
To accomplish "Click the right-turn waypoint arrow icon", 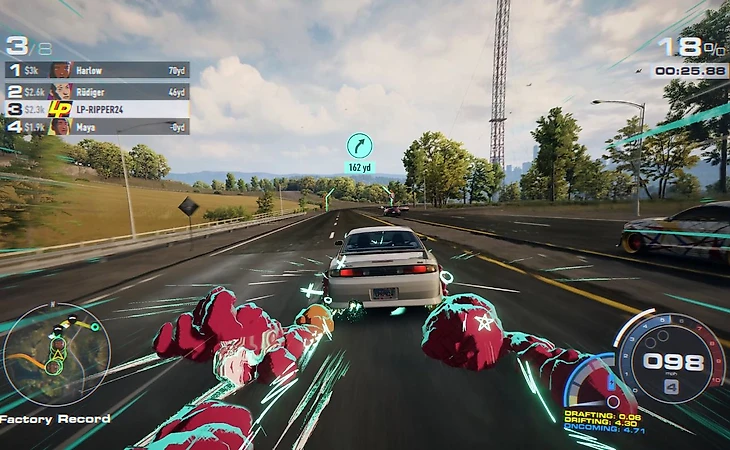I will (x=359, y=145).
